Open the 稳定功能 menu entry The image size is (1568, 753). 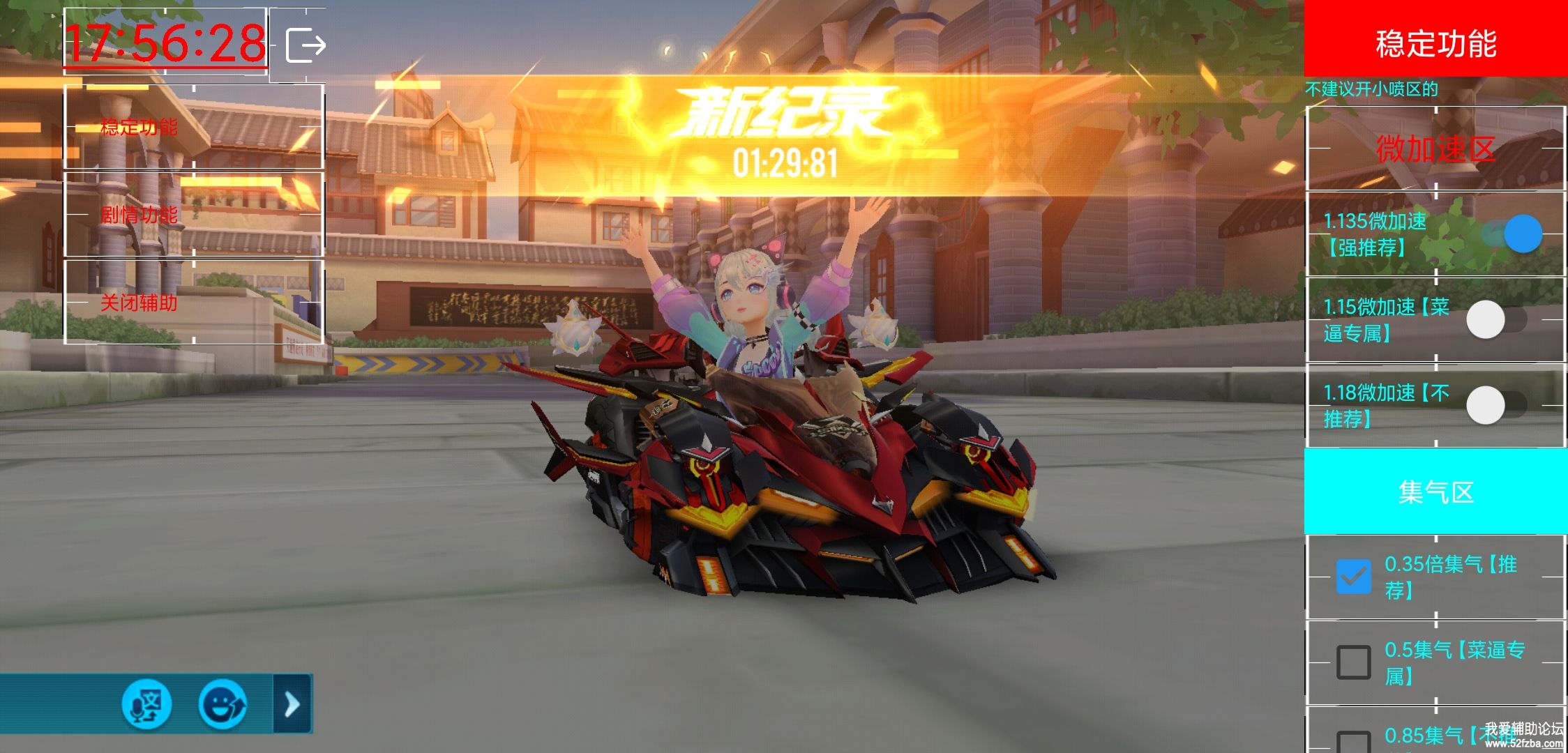(x=139, y=127)
